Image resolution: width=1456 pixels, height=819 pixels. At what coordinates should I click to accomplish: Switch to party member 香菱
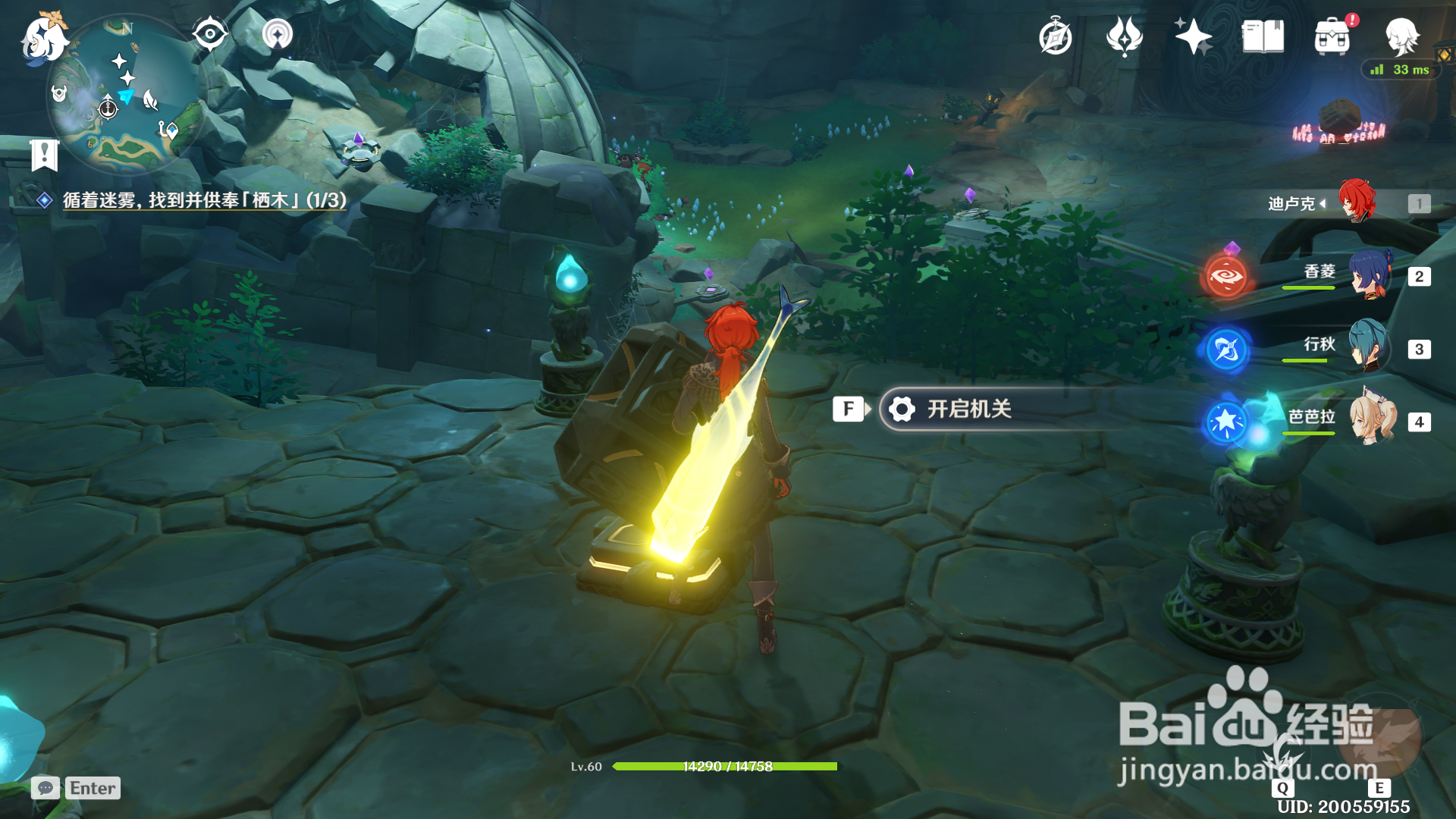1370,275
